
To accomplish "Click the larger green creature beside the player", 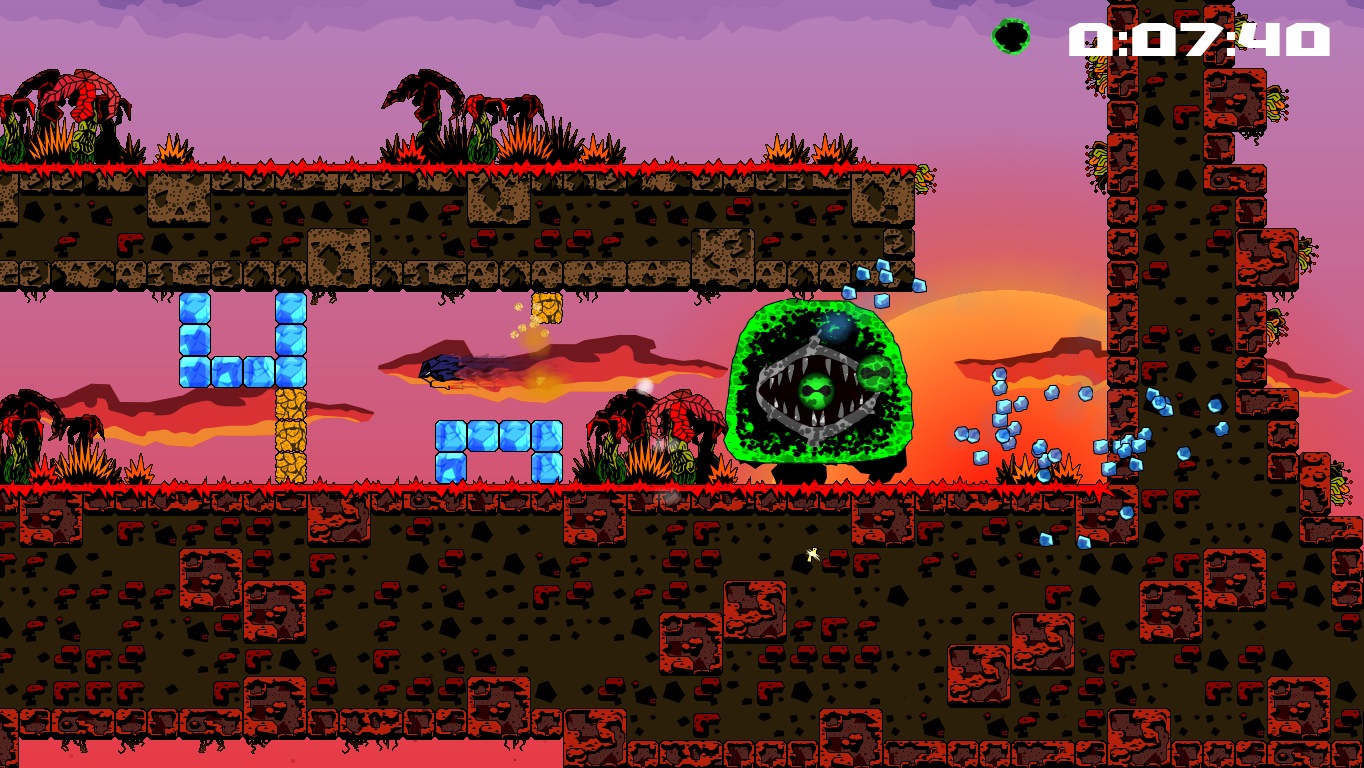I will 874,374.
